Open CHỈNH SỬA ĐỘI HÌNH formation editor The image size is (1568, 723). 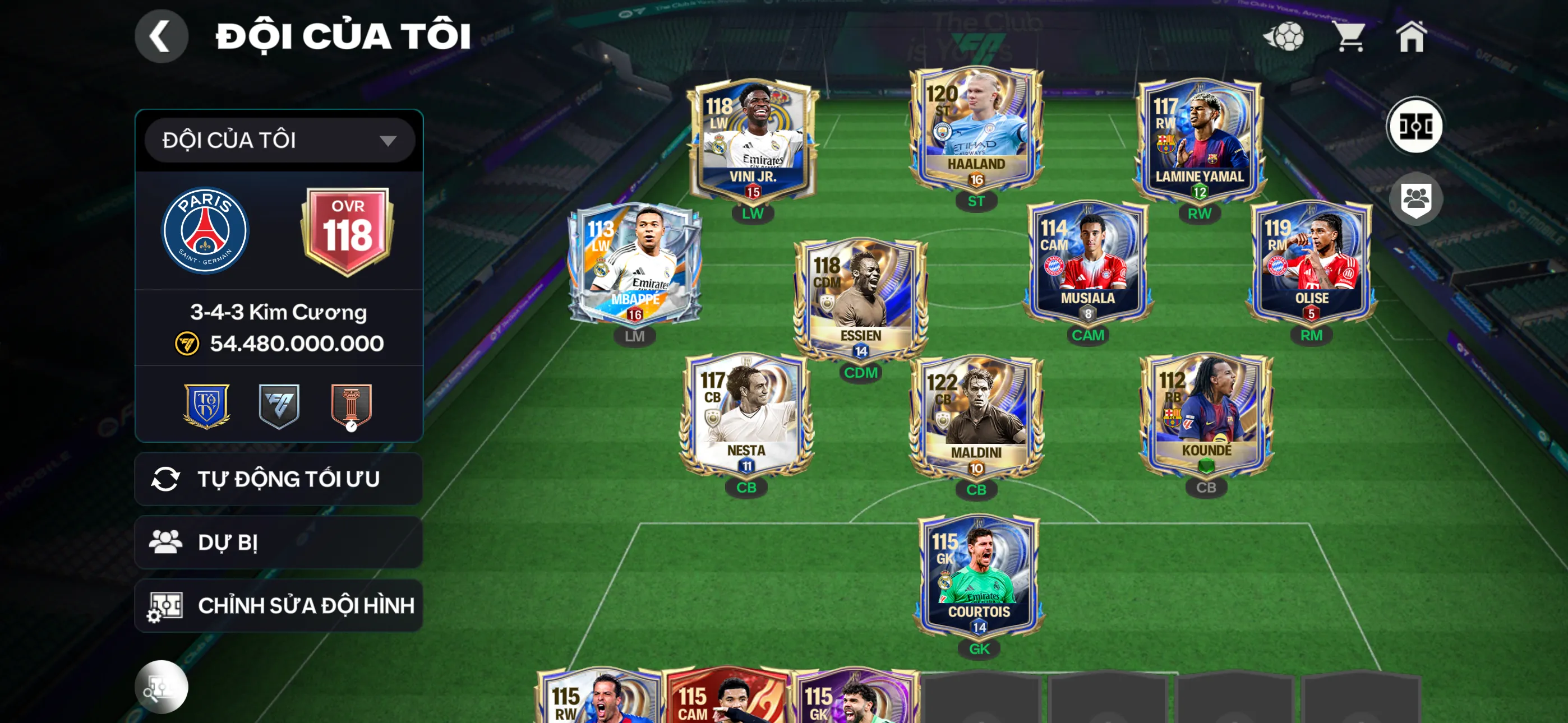(x=278, y=605)
